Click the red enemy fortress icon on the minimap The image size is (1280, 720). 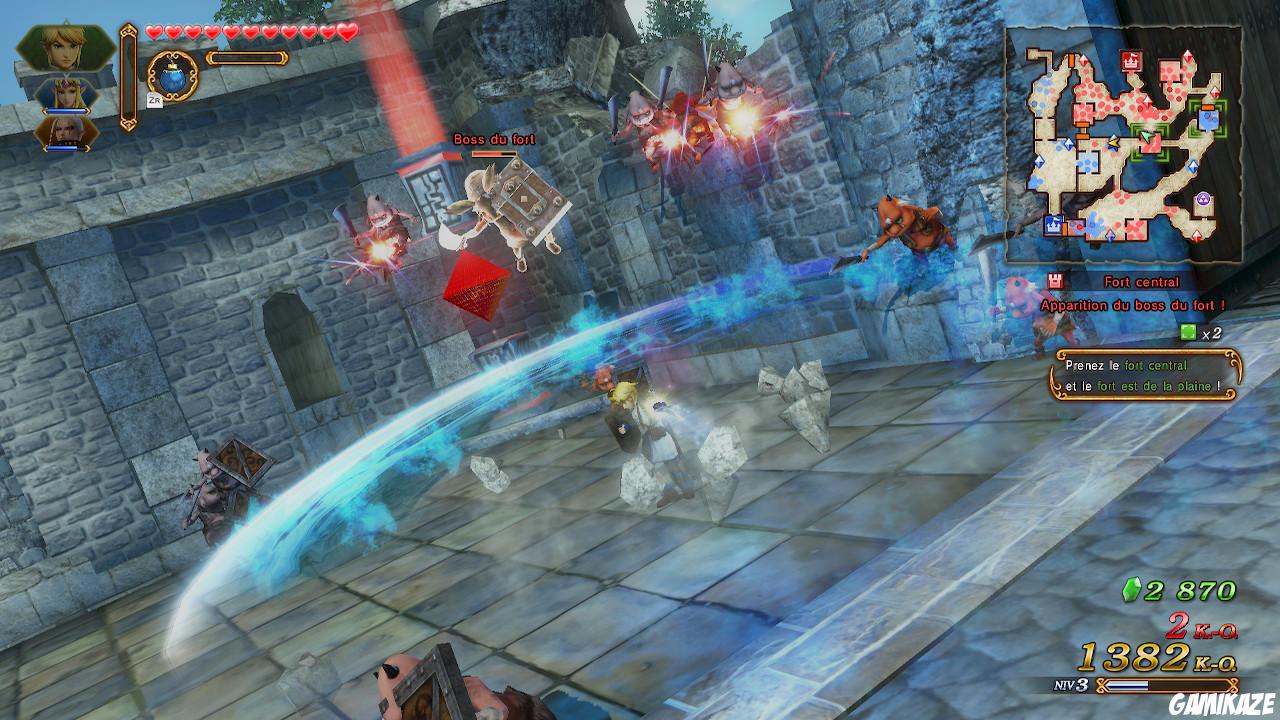(1130, 62)
